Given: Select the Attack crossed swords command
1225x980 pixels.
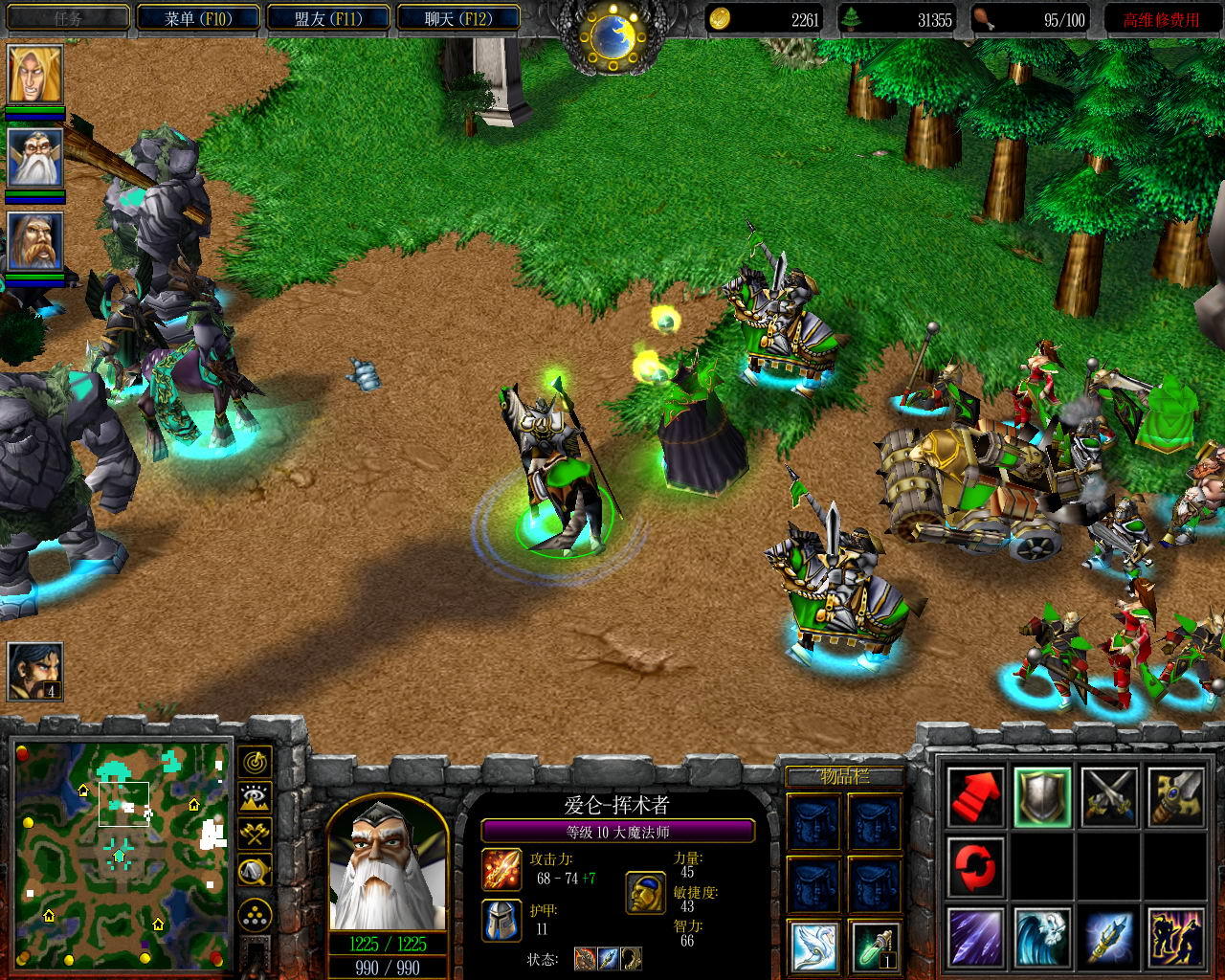Looking at the screenshot, I should [x=1109, y=796].
